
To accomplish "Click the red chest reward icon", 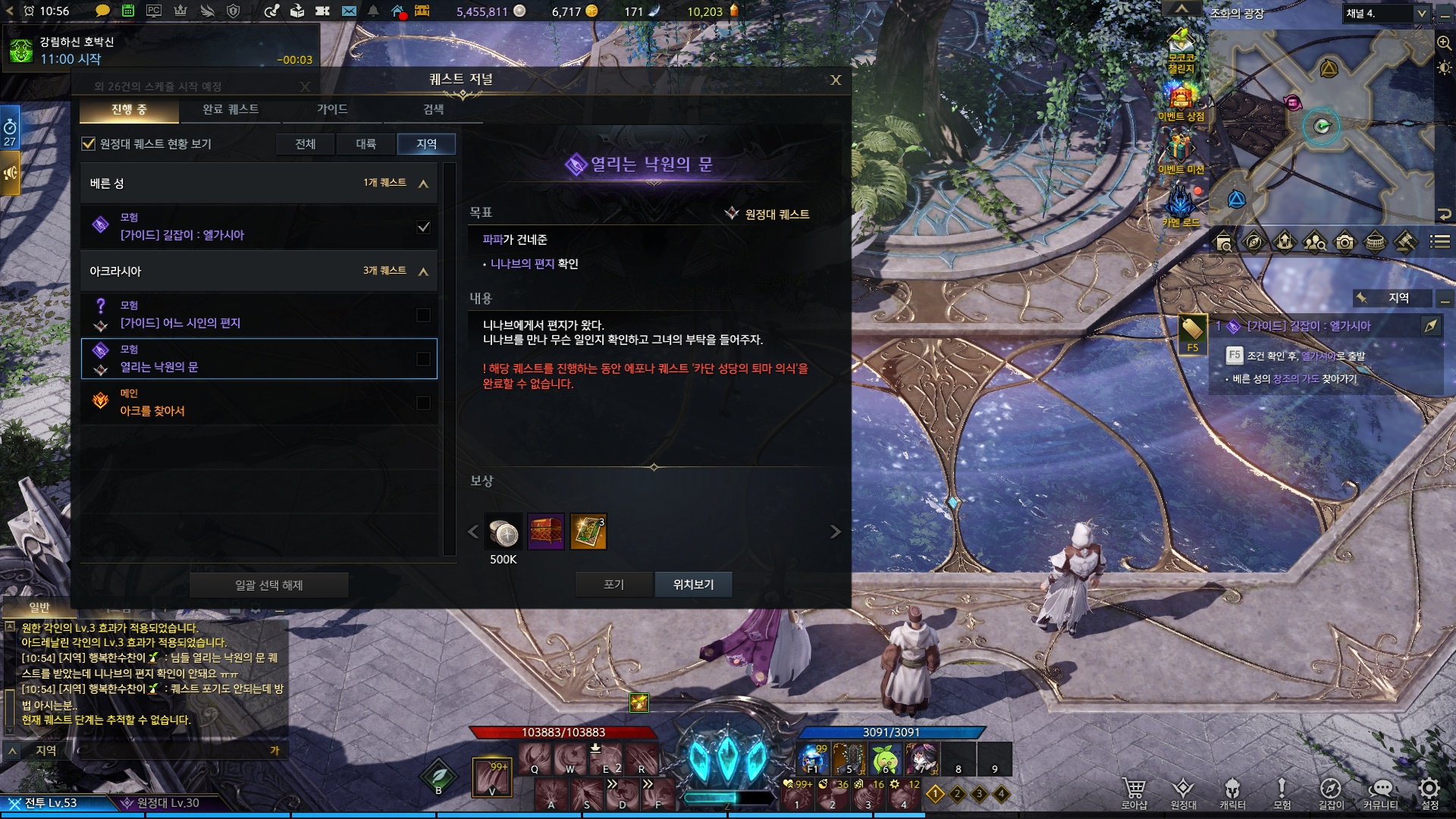I will (546, 532).
